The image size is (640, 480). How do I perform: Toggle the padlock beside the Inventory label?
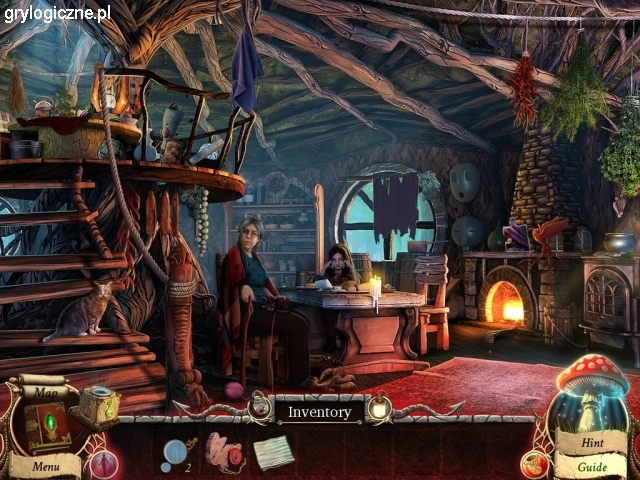tap(261, 406)
